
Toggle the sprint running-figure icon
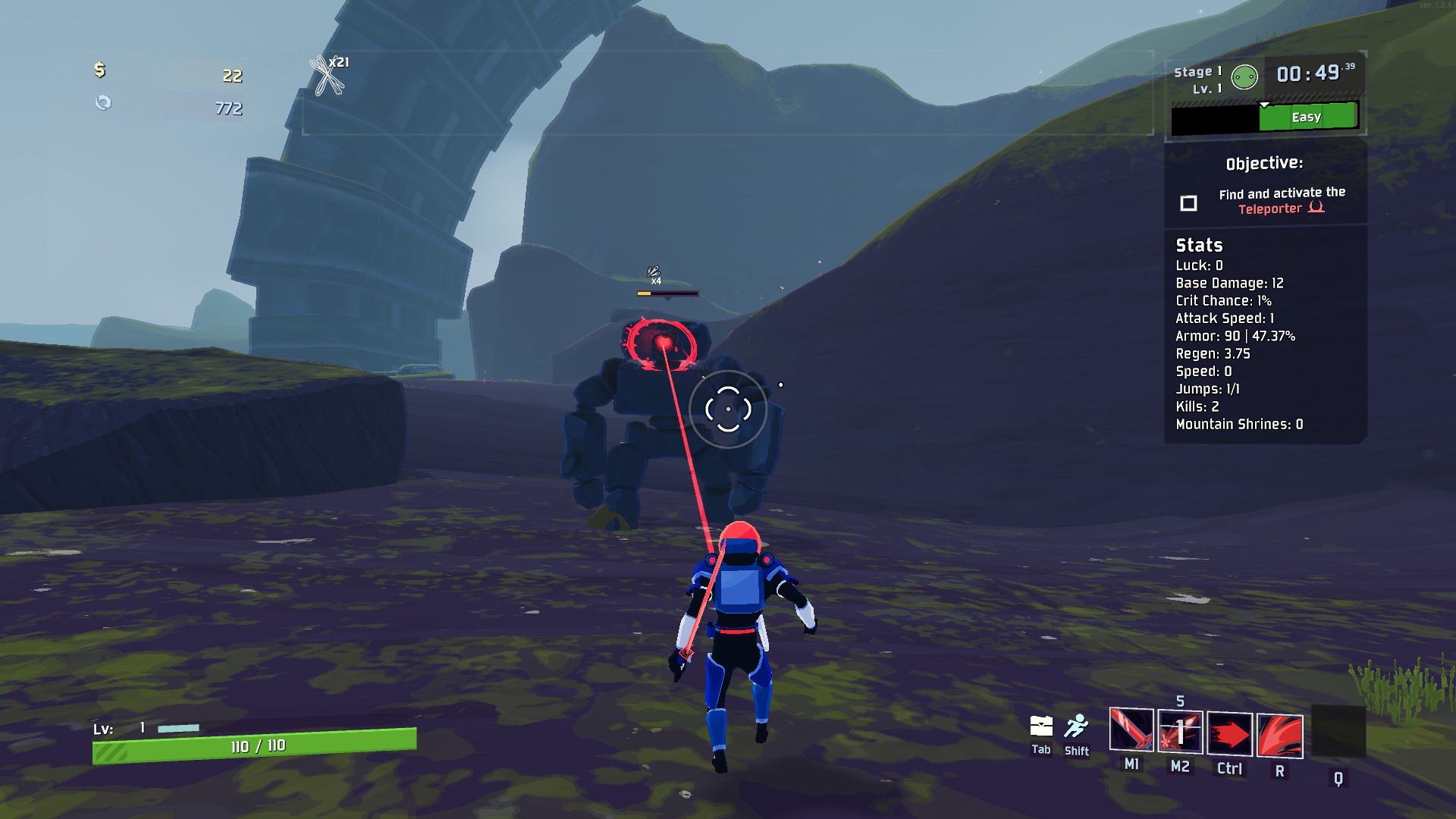pyautogui.click(x=1076, y=726)
